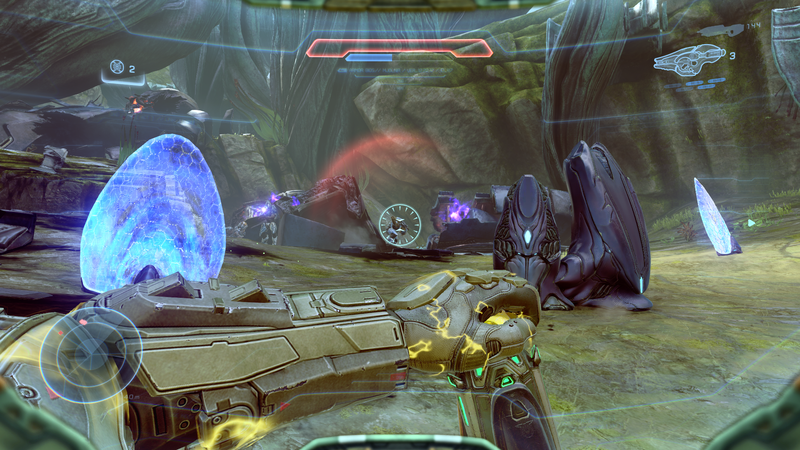Select the grenade icon
Image resolution: width=800 pixels, height=450 pixels.
click(x=117, y=68)
